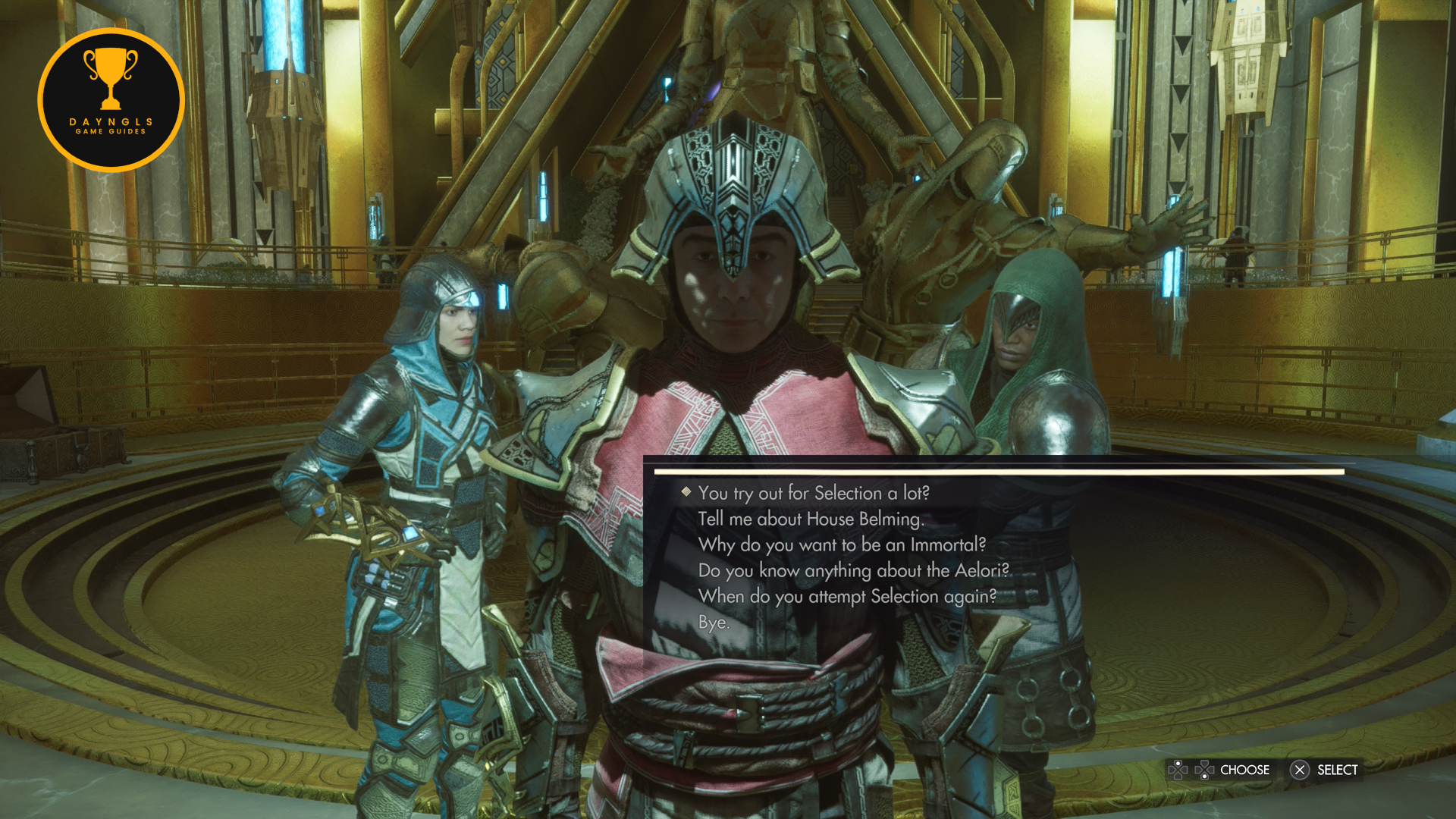Ask about the Aelori dialogue option
The height and width of the screenshot is (819, 1456).
854,570
